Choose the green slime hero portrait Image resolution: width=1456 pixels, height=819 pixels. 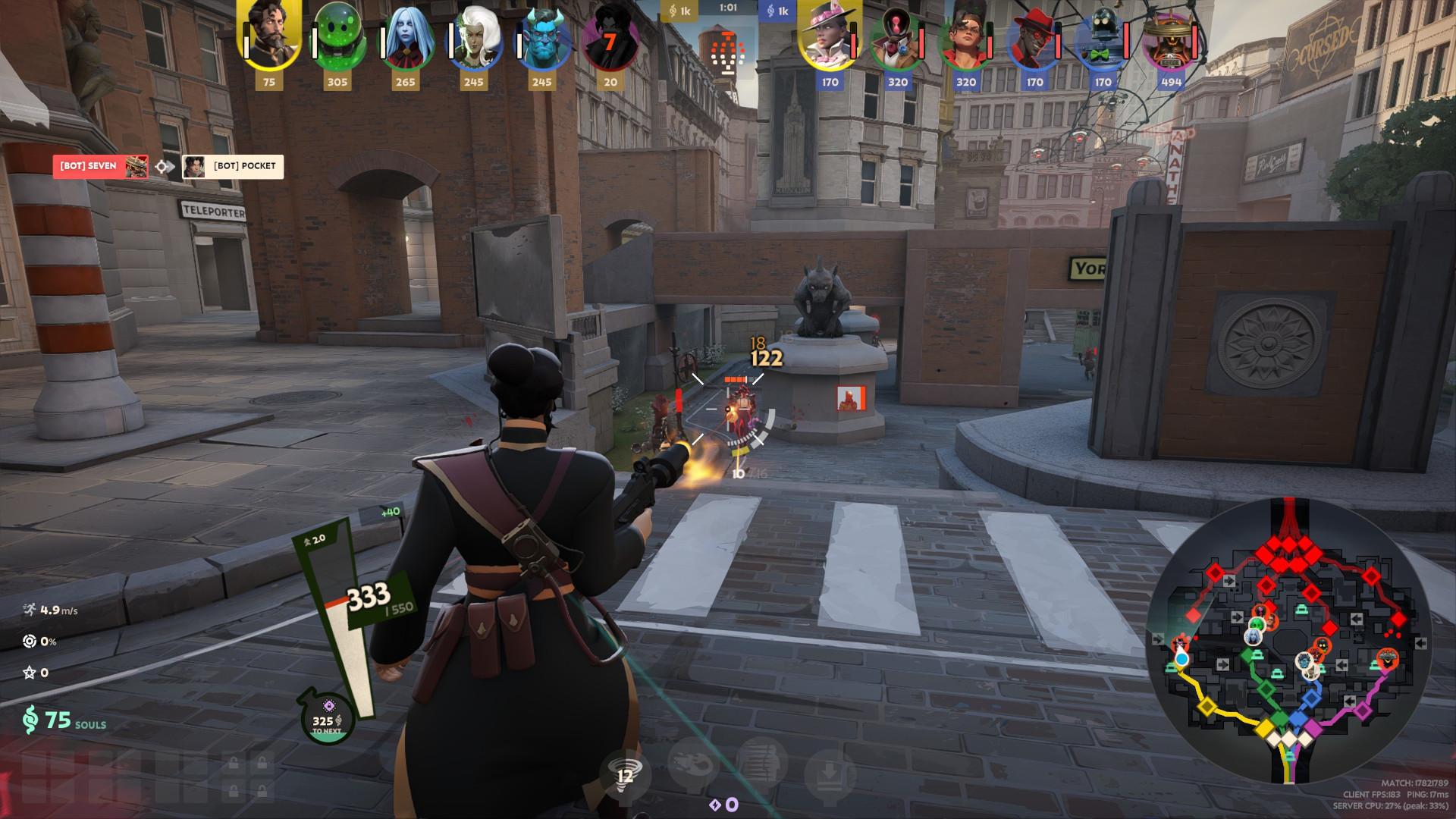[x=337, y=38]
